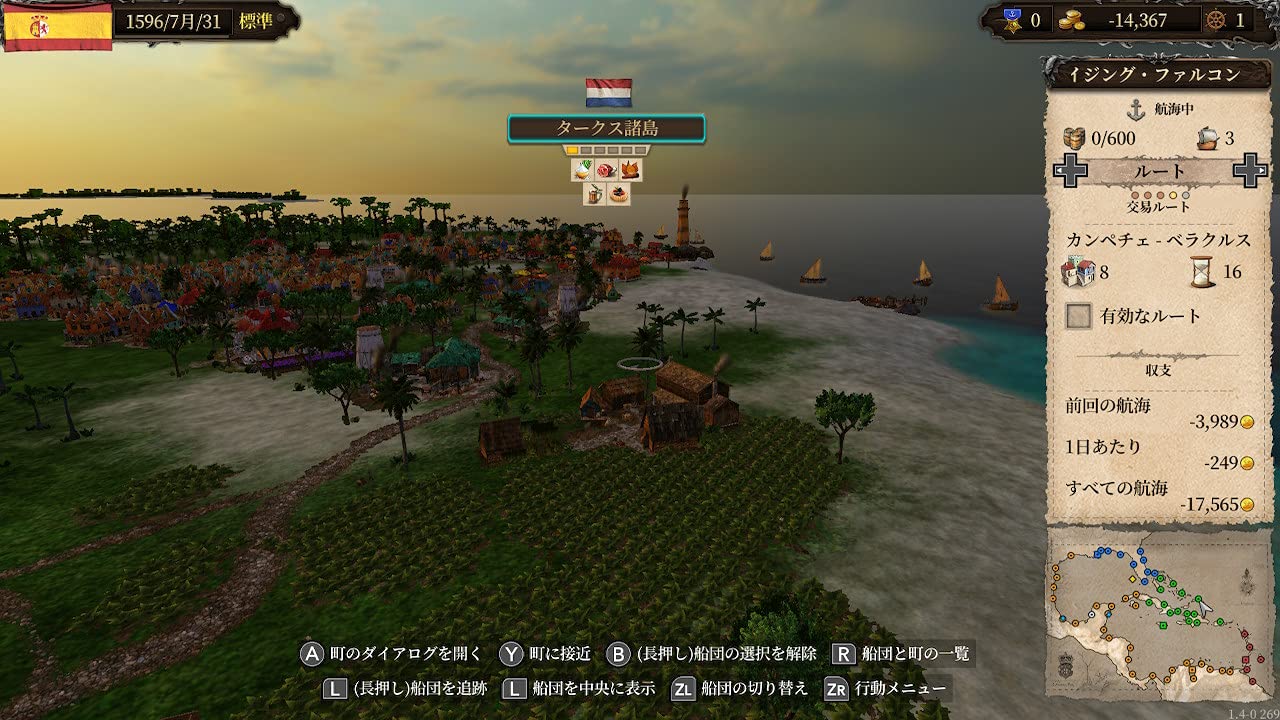The height and width of the screenshot is (720, 1280).
Task: Click the beer mug goods icon
Action: click(595, 194)
